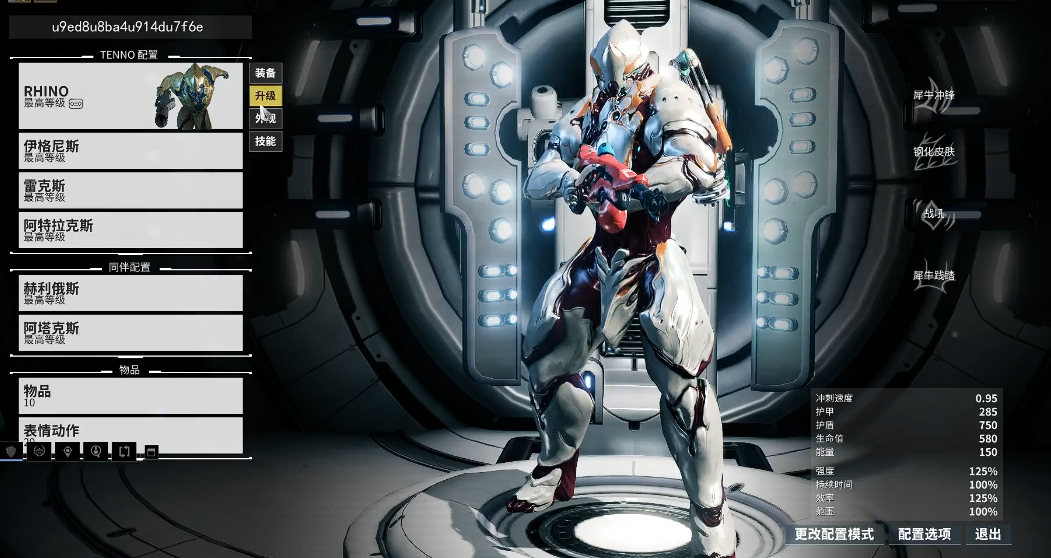This screenshot has width=1051, height=558.
Task: Select the RHINO warframe slot
Action: [x=130, y=96]
